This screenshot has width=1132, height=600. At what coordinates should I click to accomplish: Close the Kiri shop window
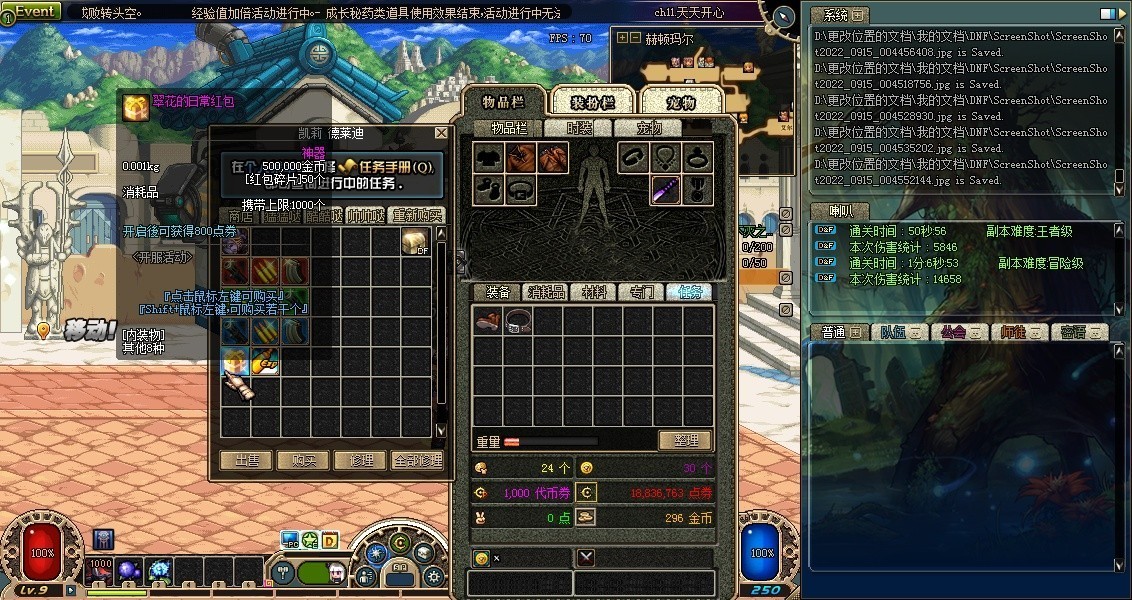click(x=441, y=133)
